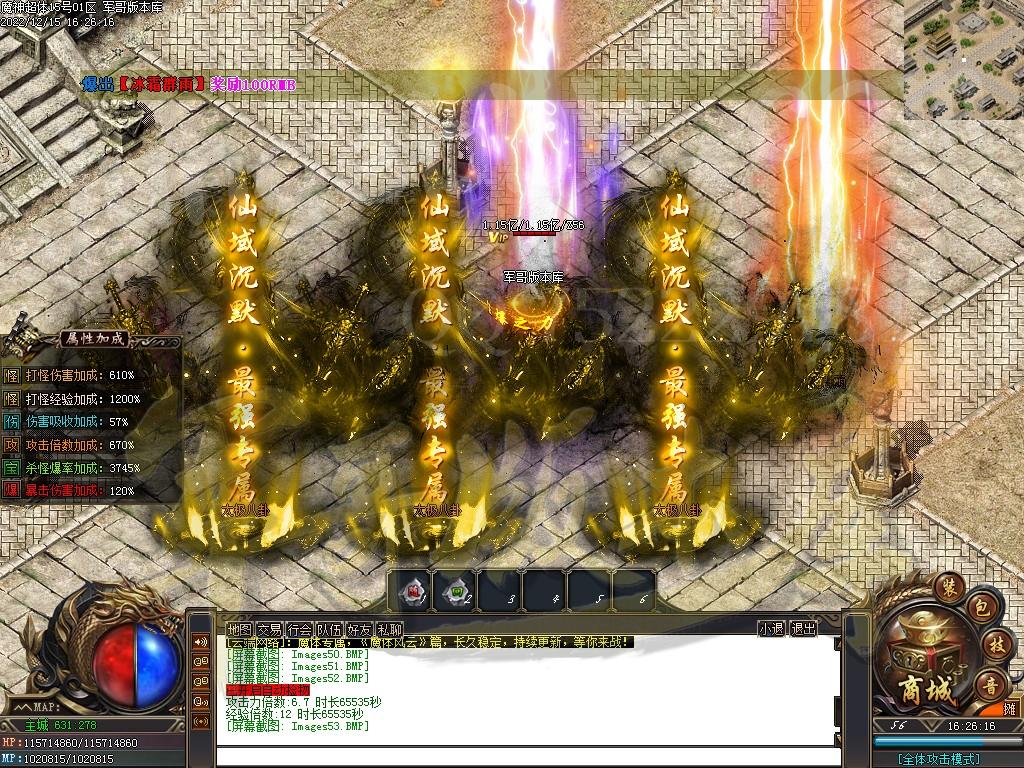Switch to 私聊 private chat
This screenshot has height=768, width=1024.
point(389,629)
